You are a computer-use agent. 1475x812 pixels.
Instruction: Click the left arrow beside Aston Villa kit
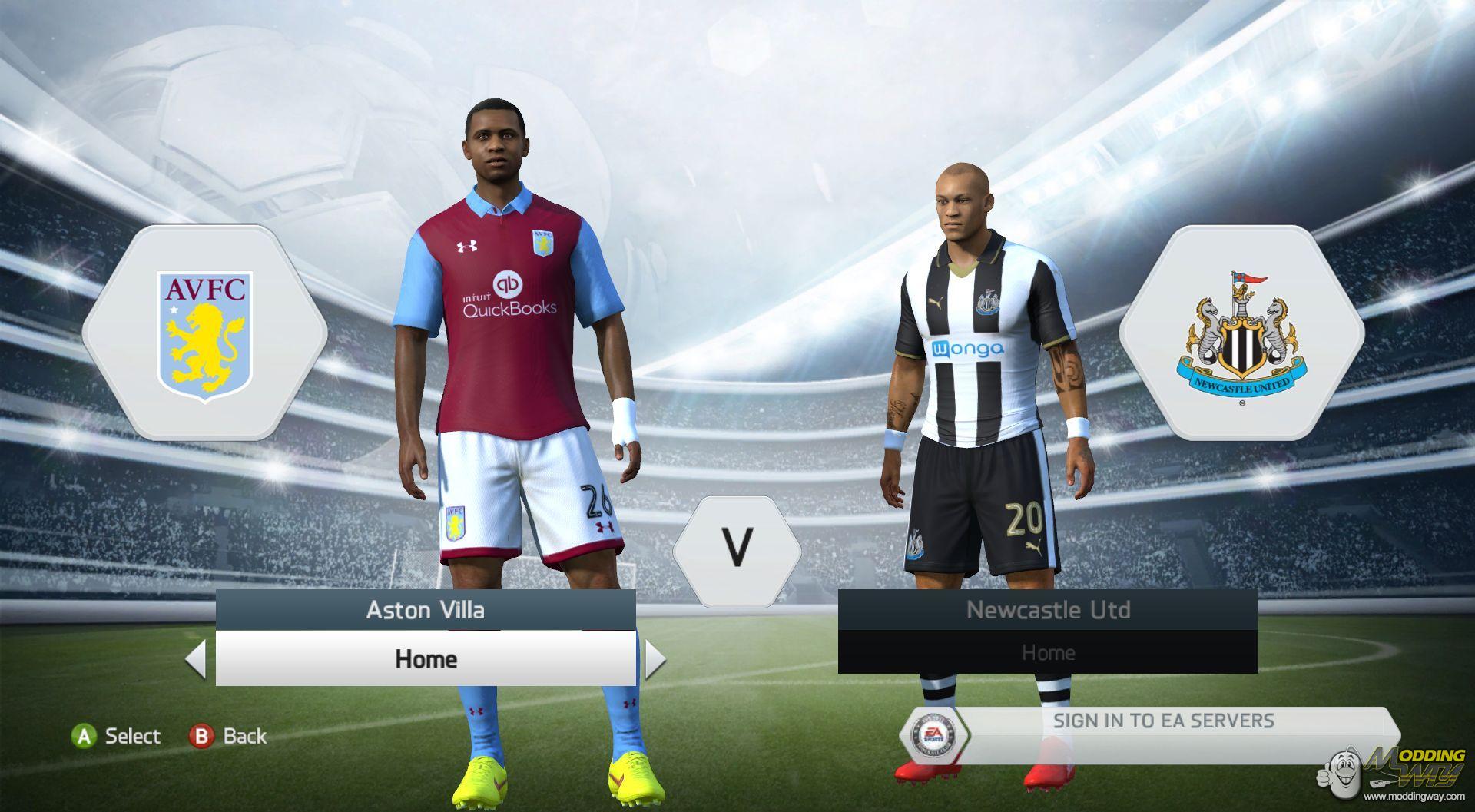(x=197, y=660)
